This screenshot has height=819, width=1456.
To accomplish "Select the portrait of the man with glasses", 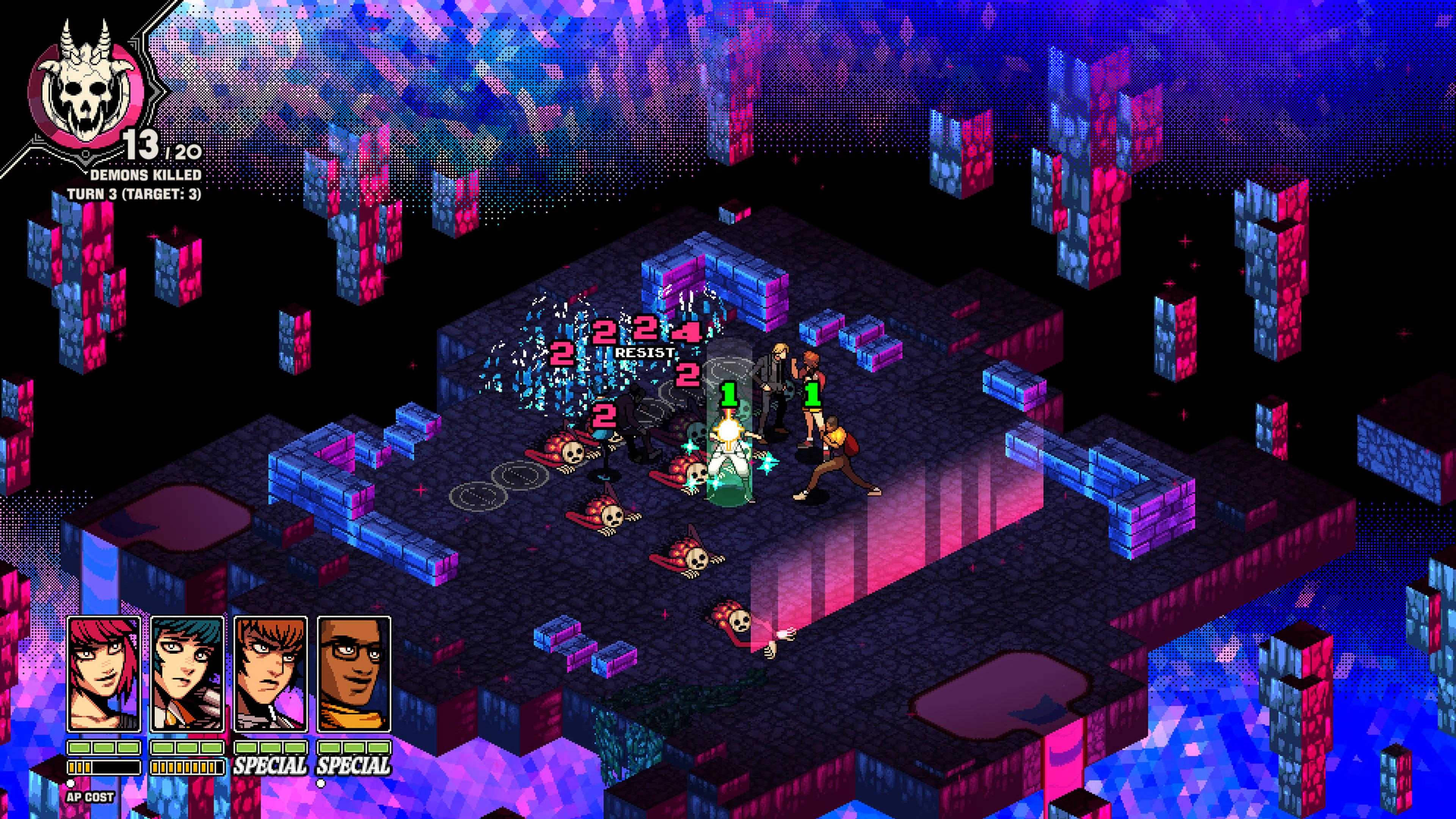I will (x=354, y=674).
